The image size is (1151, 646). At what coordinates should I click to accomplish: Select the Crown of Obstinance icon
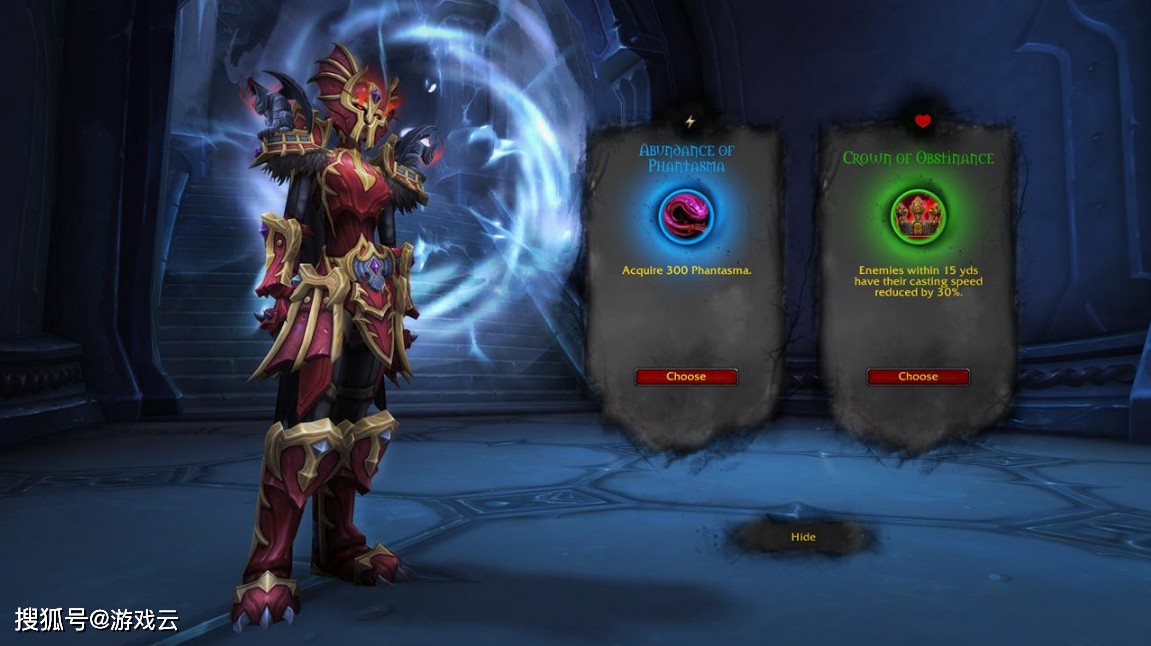[918, 214]
